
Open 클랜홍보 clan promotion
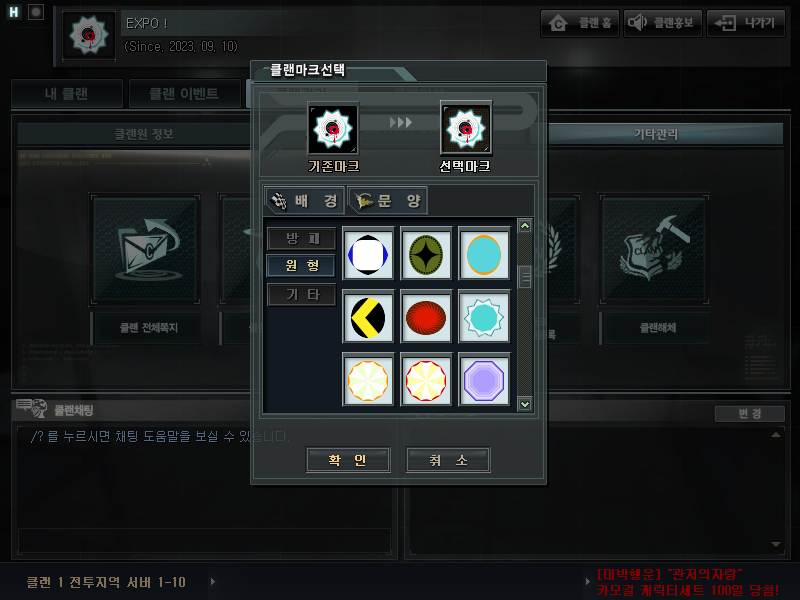[x=662, y=24]
